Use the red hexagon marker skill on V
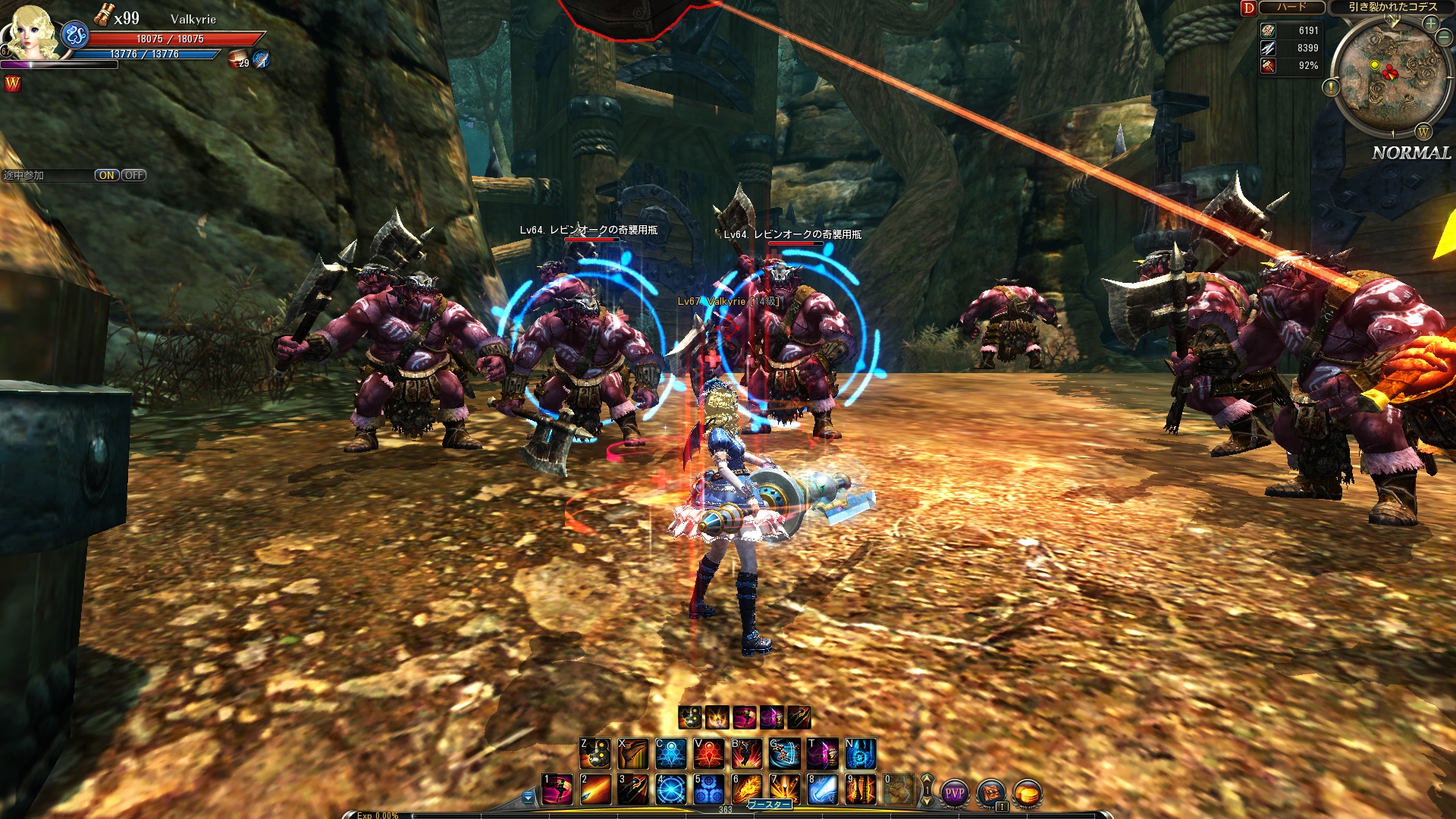The height and width of the screenshot is (819, 1456). pos(708,754)
